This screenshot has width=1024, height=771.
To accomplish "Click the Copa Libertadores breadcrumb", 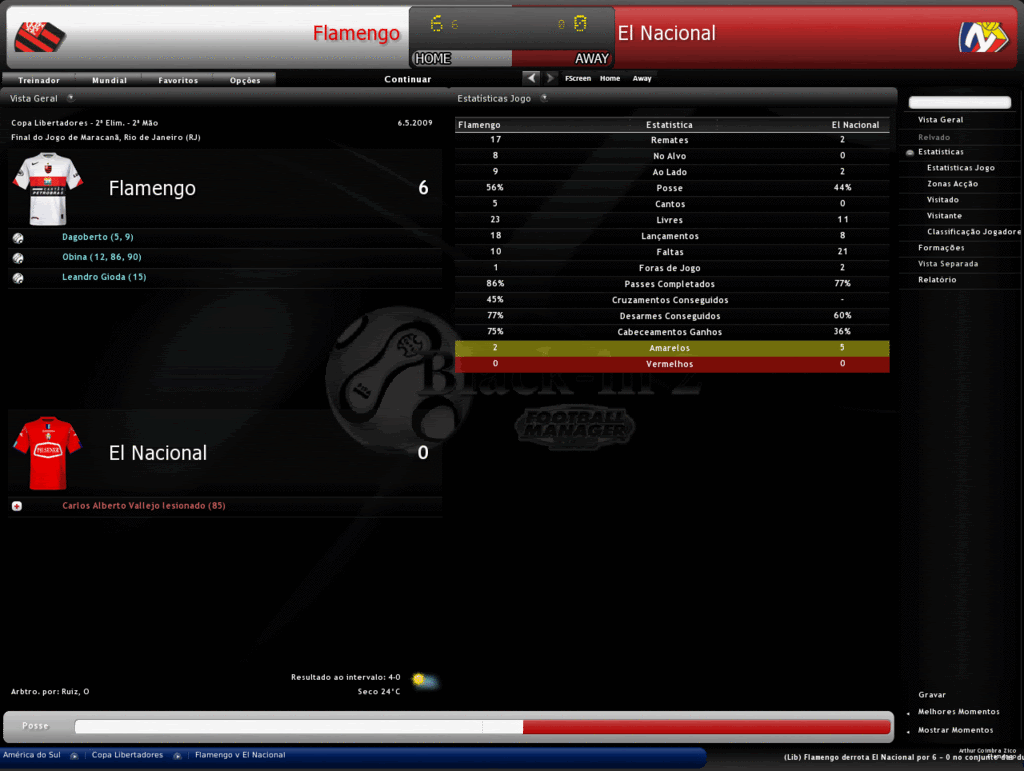I will [x=127, y=755].
